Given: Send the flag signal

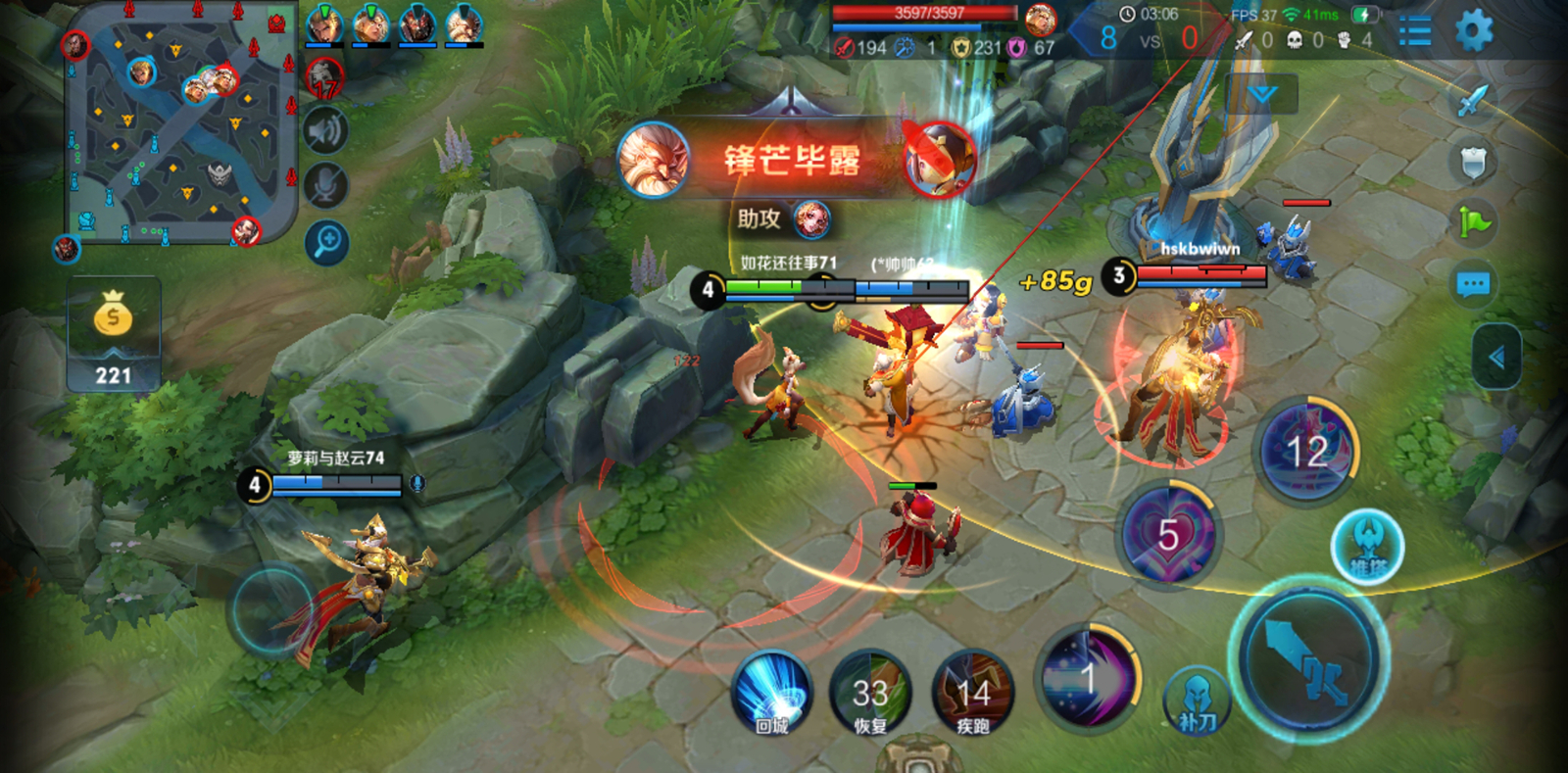Looking at the screenshot, I should click(1473, 222).
